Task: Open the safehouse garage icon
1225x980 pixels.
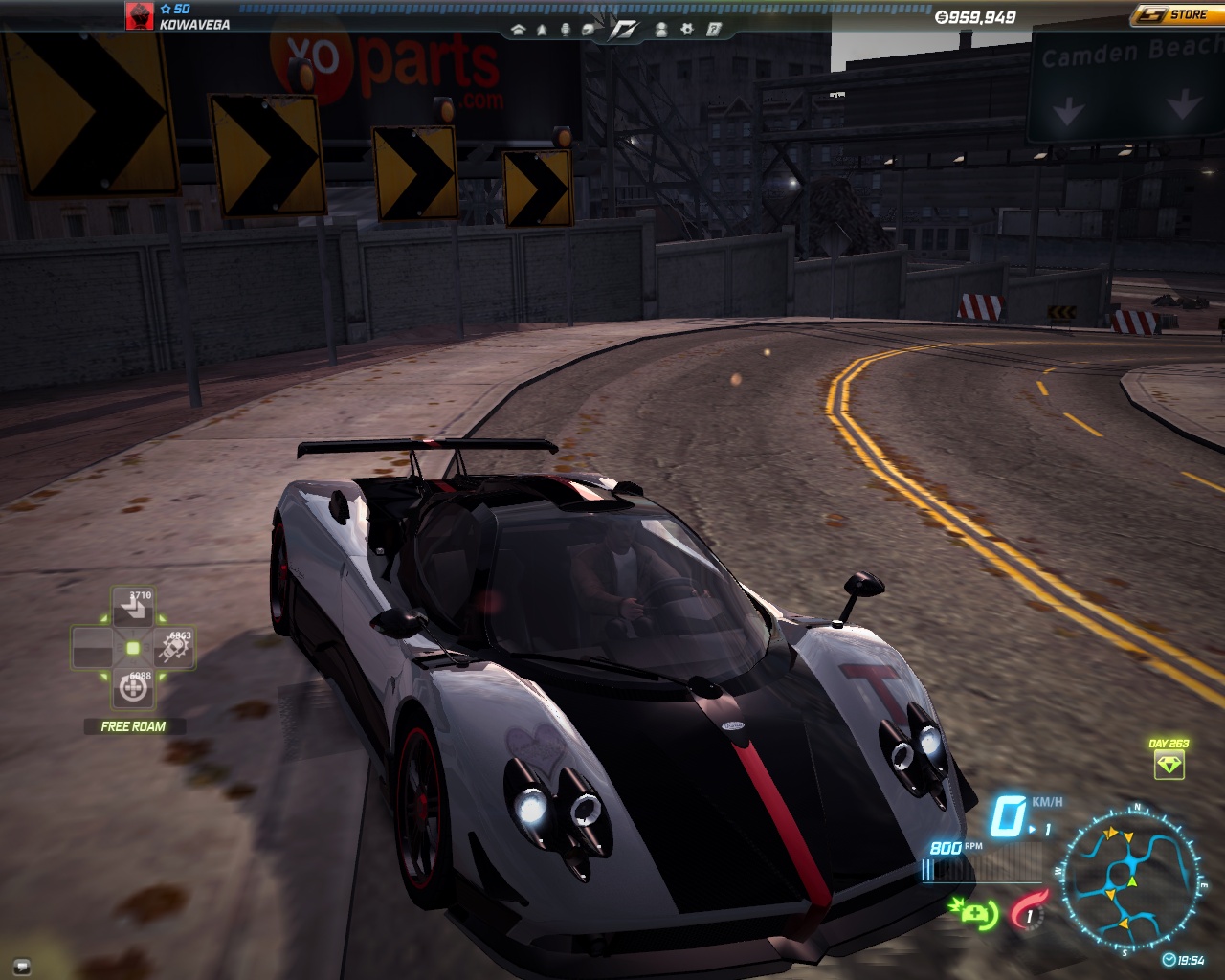Action: pyautogui.click(x=519, y=30)
